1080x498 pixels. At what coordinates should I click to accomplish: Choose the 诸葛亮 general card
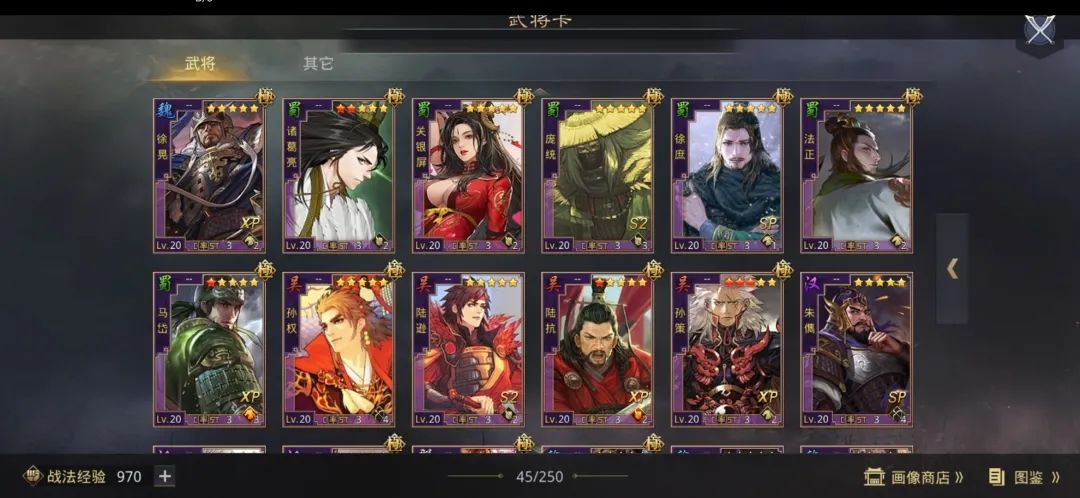(338, 176)
